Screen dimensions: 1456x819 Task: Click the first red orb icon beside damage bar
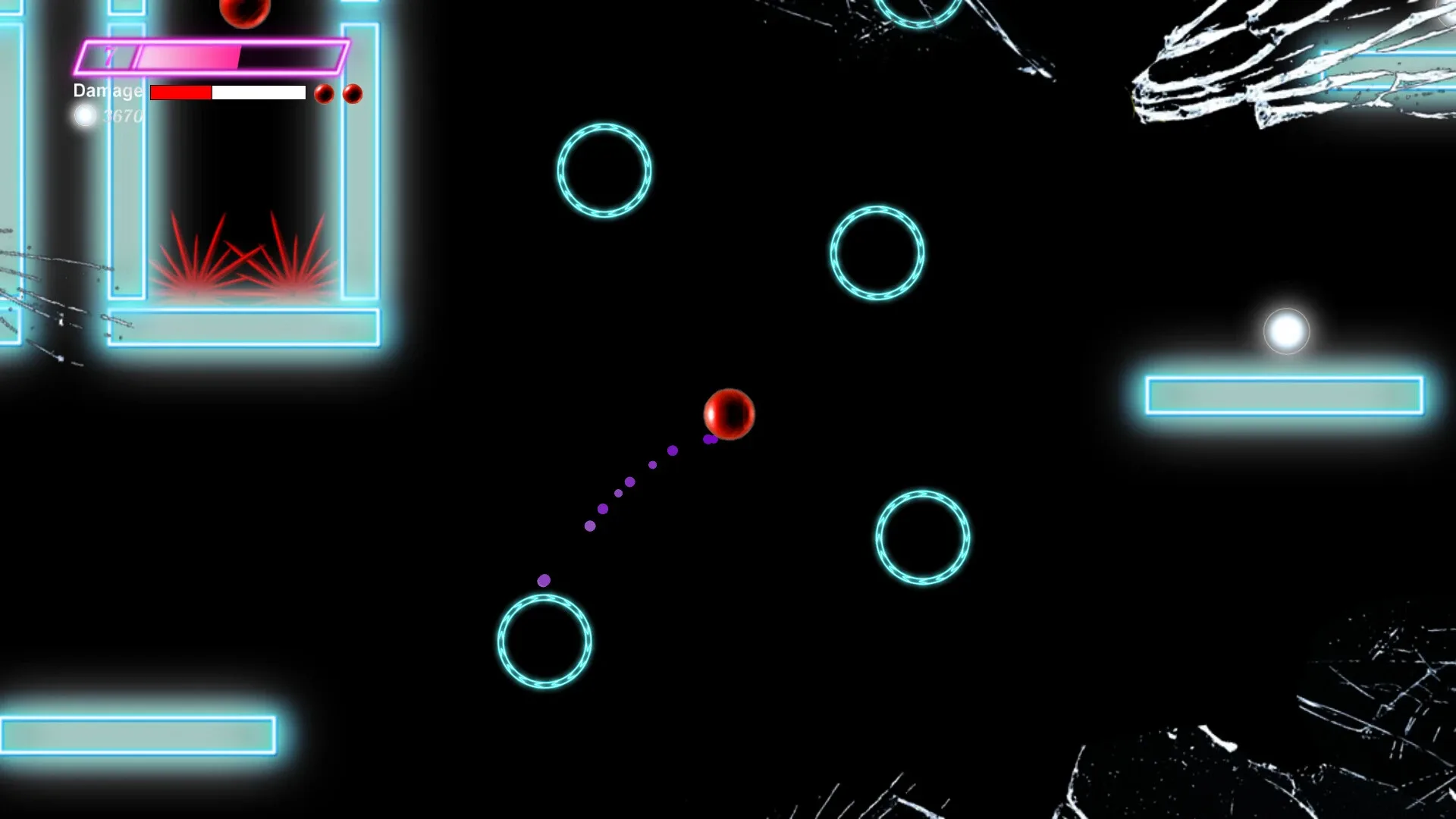(x=324, y=94)
